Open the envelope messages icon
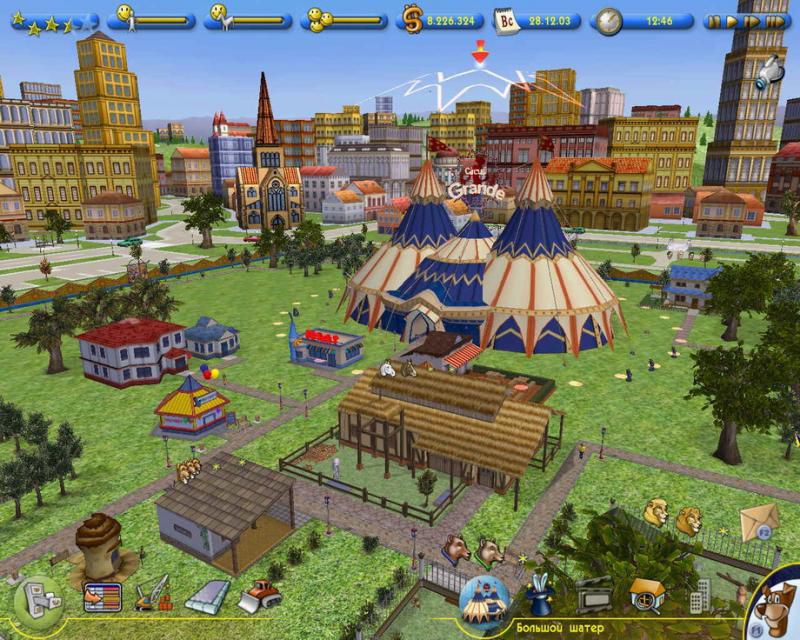The image size is (800, 640). (x=759, y=522)
